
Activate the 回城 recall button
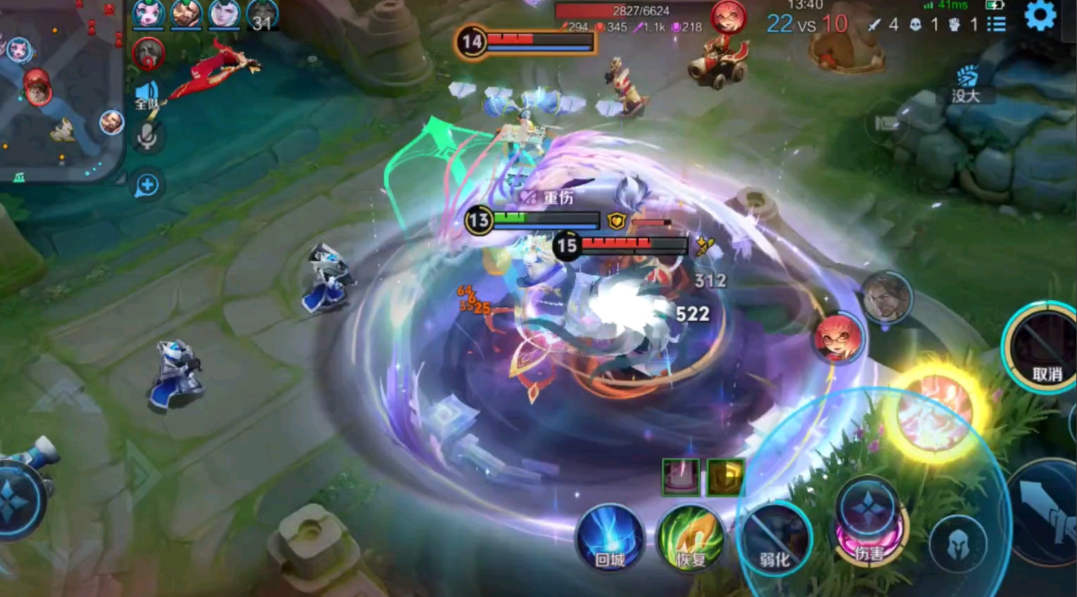click(609, 537)
